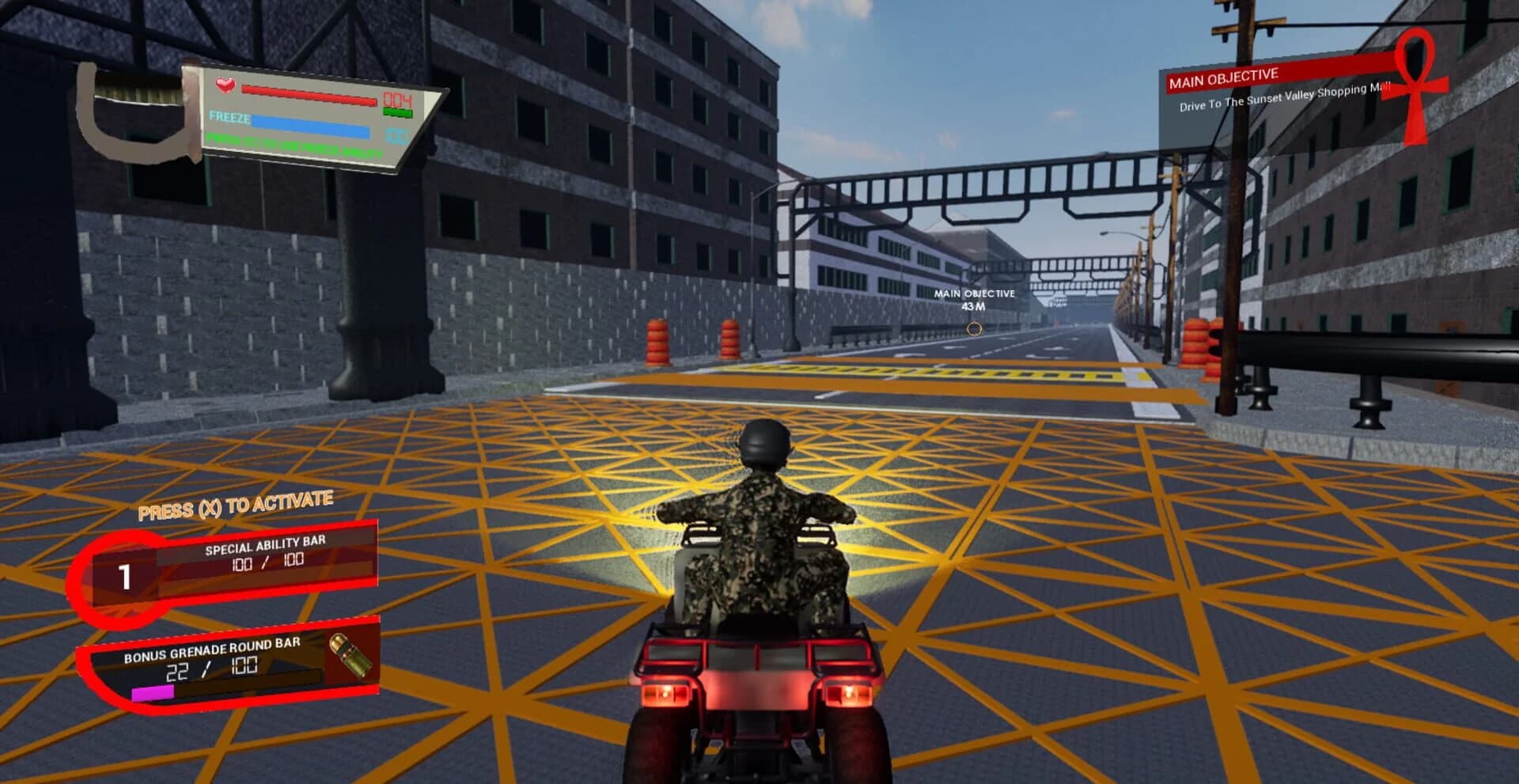Select the MAIN OBJECTIVE 43 M label

973,299
